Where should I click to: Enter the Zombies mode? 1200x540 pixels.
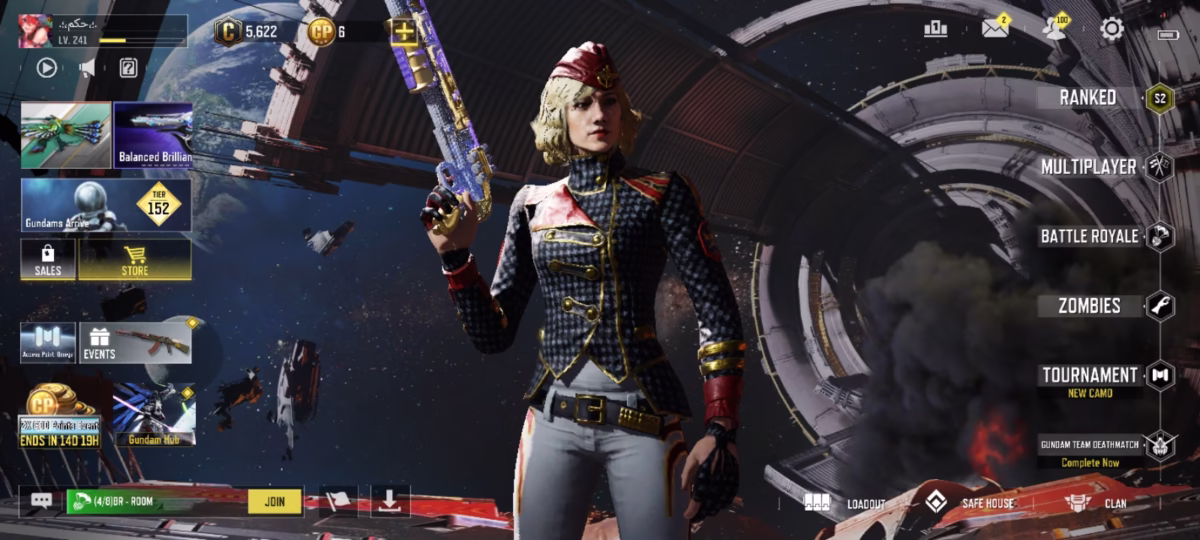(1089, 306)
